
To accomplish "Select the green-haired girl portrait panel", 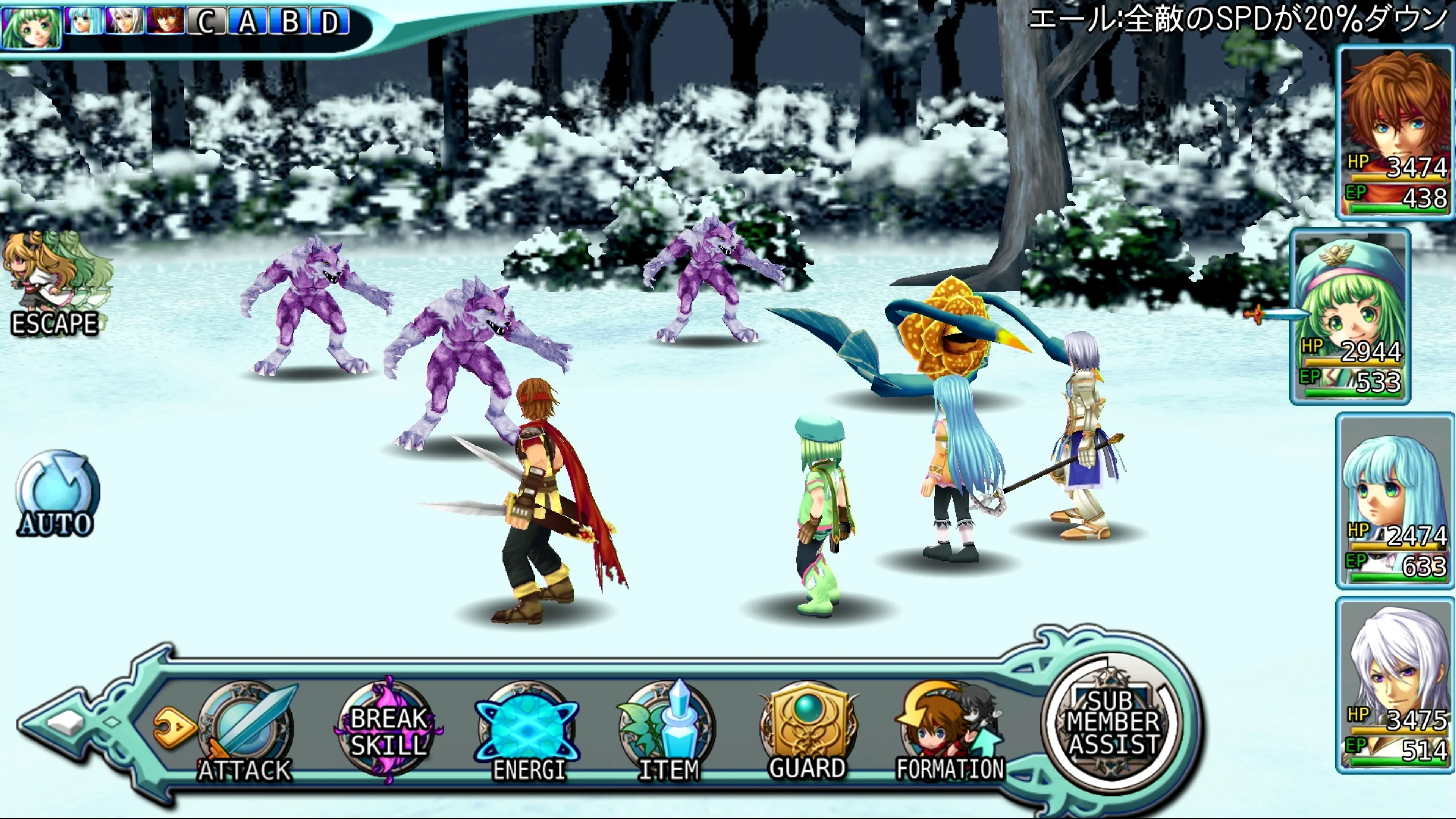I will point(1350,317).
